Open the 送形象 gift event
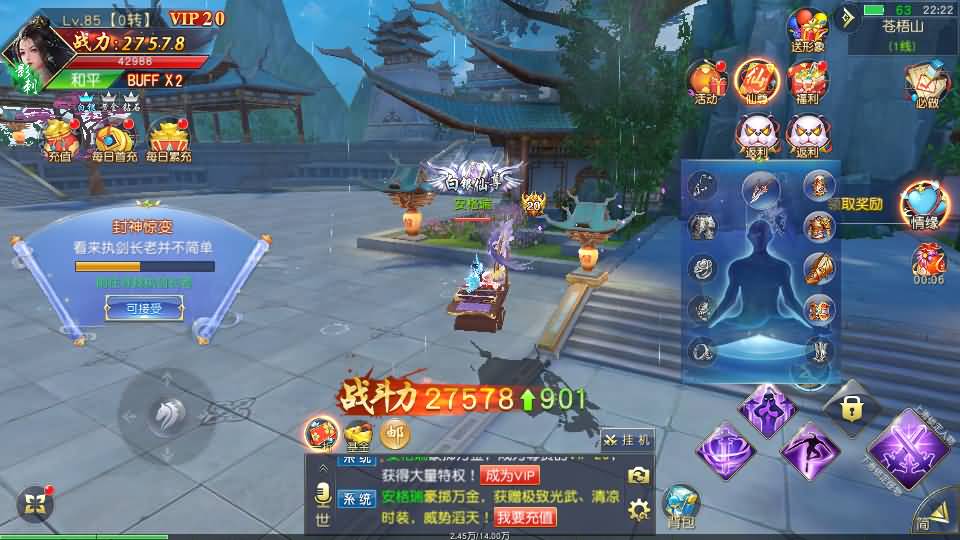 pos(807,30)
